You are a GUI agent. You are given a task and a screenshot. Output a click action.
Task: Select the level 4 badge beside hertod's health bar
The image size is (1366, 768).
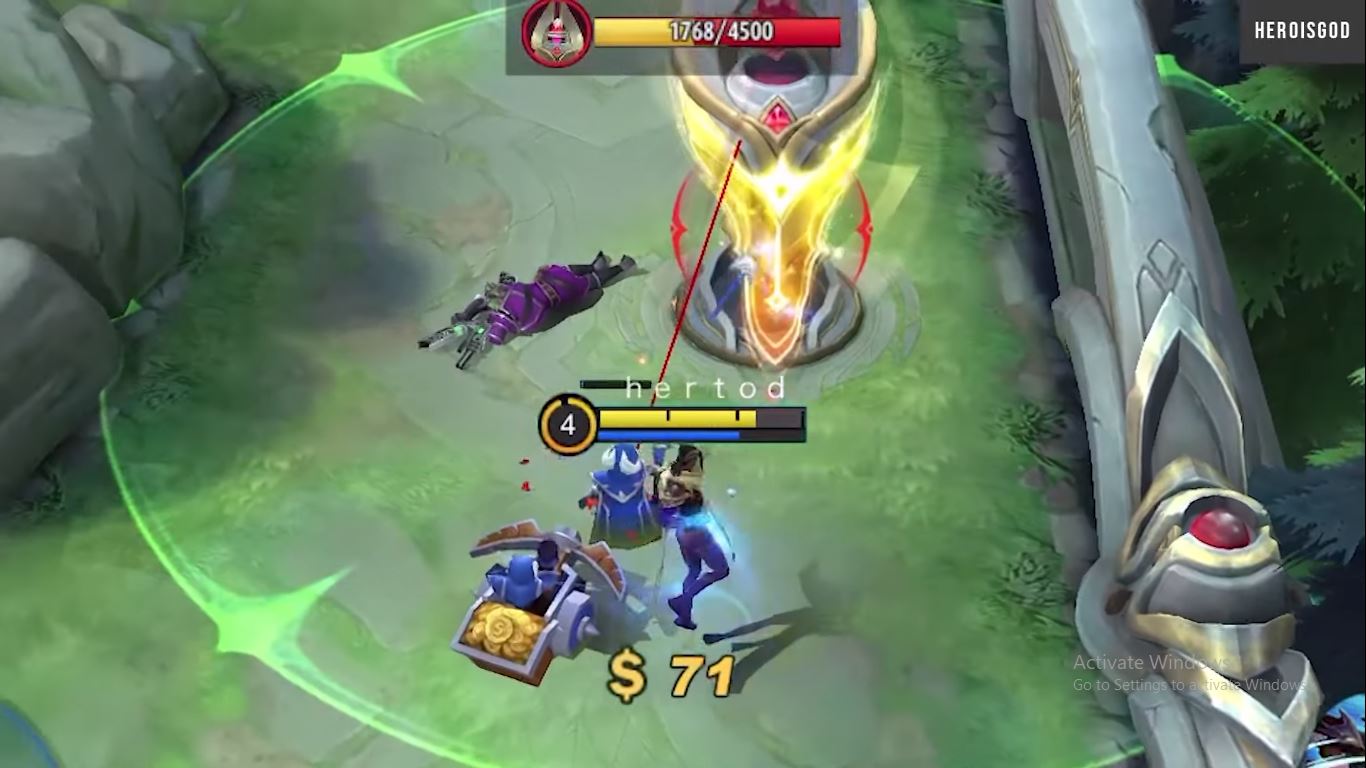[x=568, y=423]
